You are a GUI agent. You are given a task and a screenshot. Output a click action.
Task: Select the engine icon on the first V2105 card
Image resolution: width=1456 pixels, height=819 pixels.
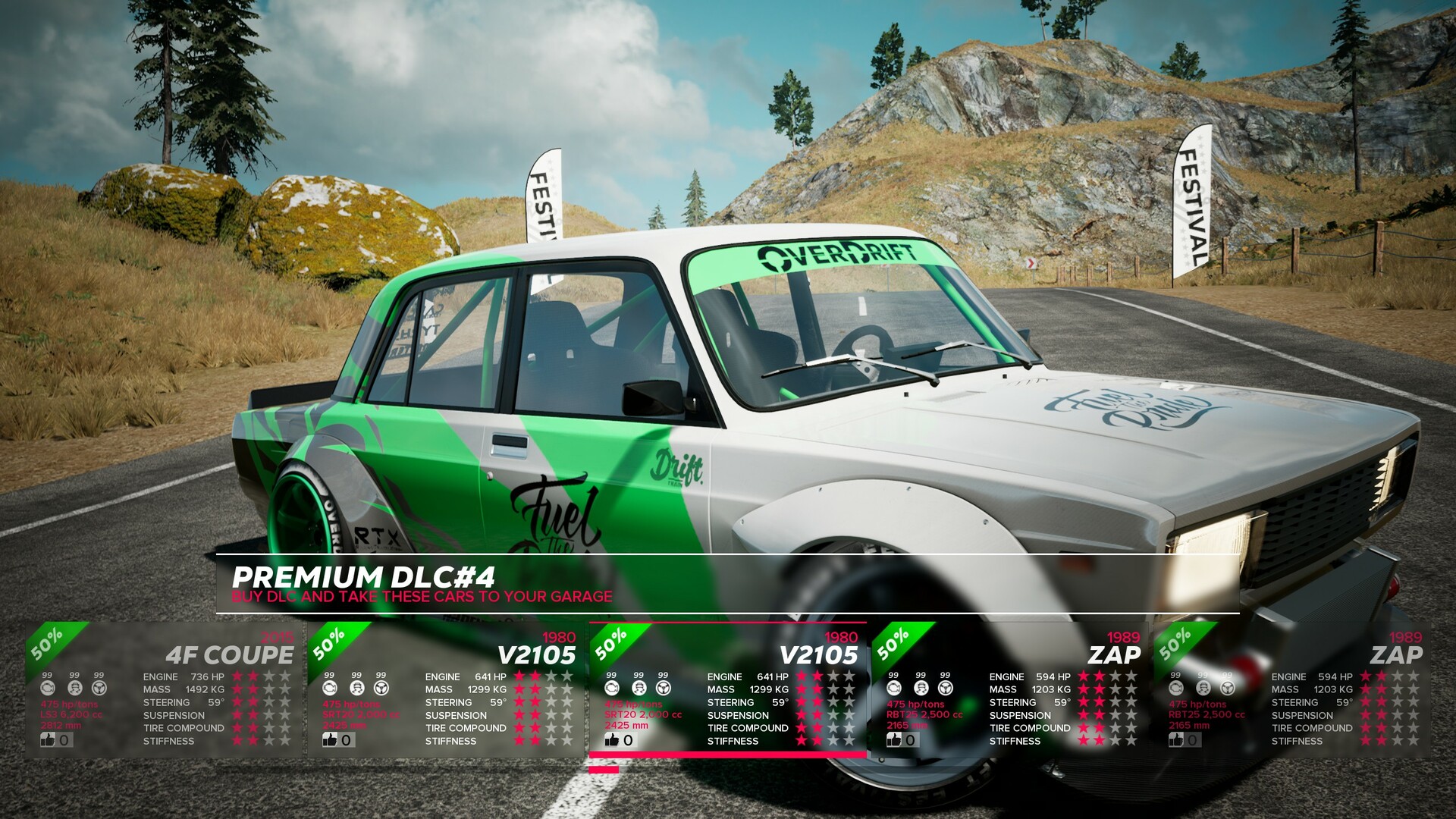(x=330, y=687)
